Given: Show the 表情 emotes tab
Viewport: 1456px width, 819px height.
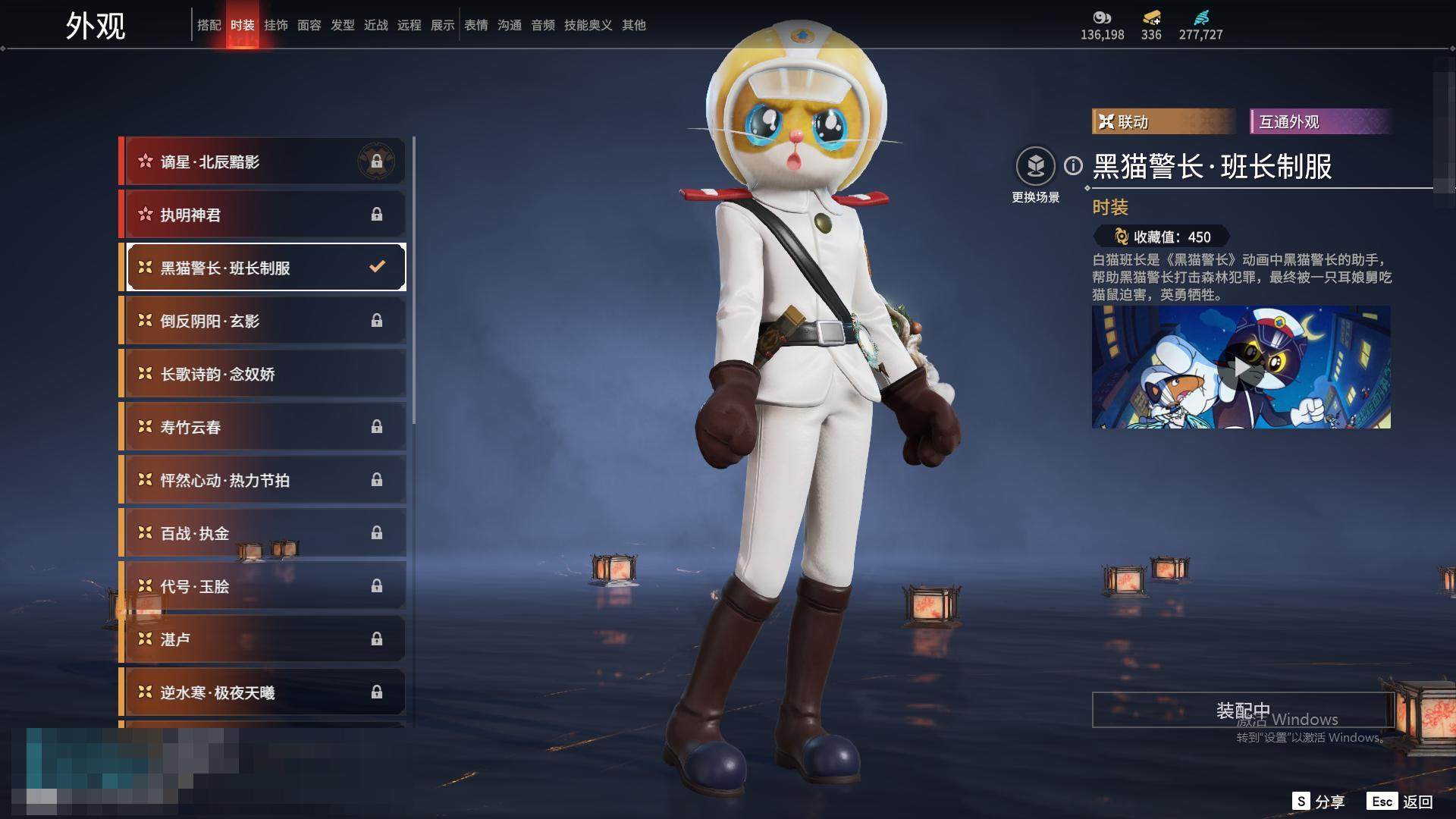Looking at the screenshot, I should click(475, 25).
